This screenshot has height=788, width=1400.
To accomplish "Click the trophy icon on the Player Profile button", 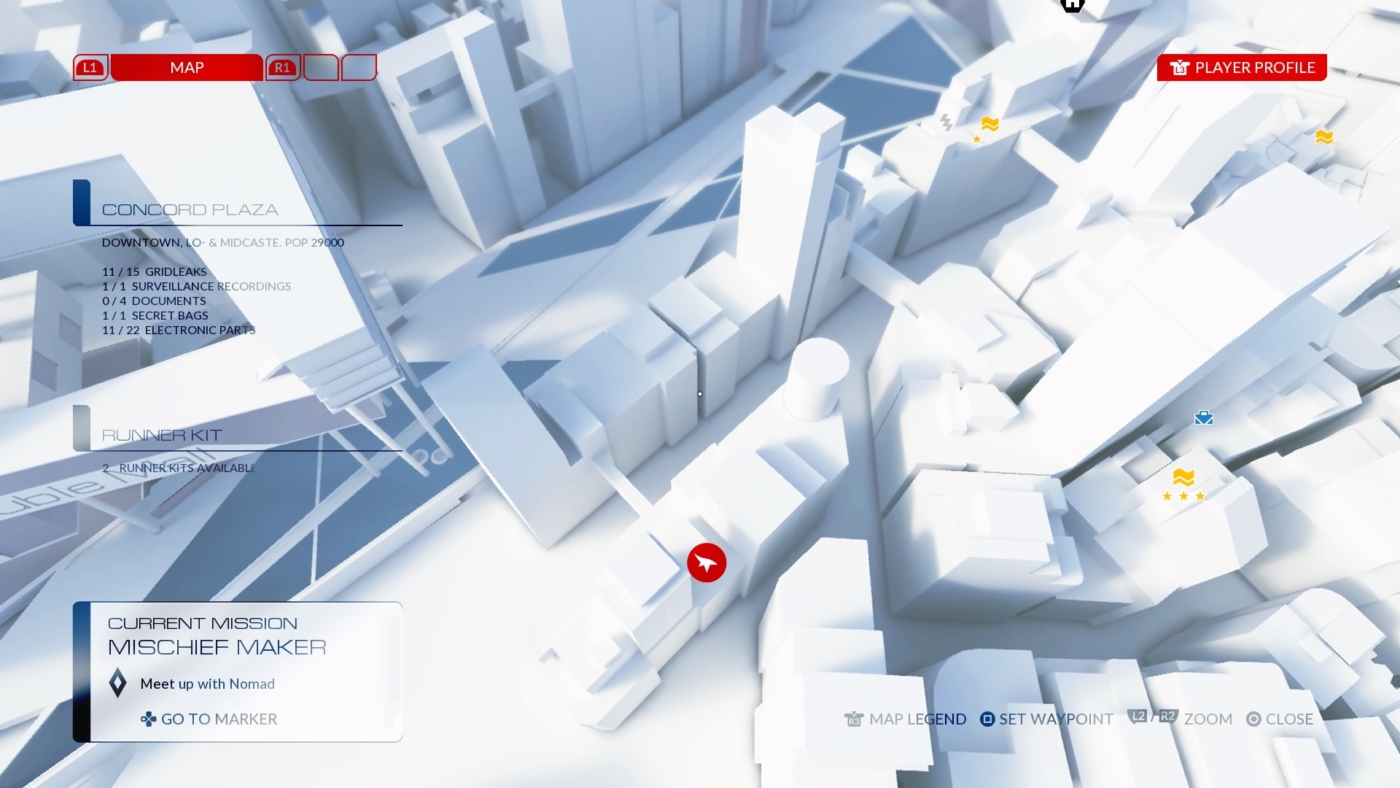I will (x=1180, y=67).
